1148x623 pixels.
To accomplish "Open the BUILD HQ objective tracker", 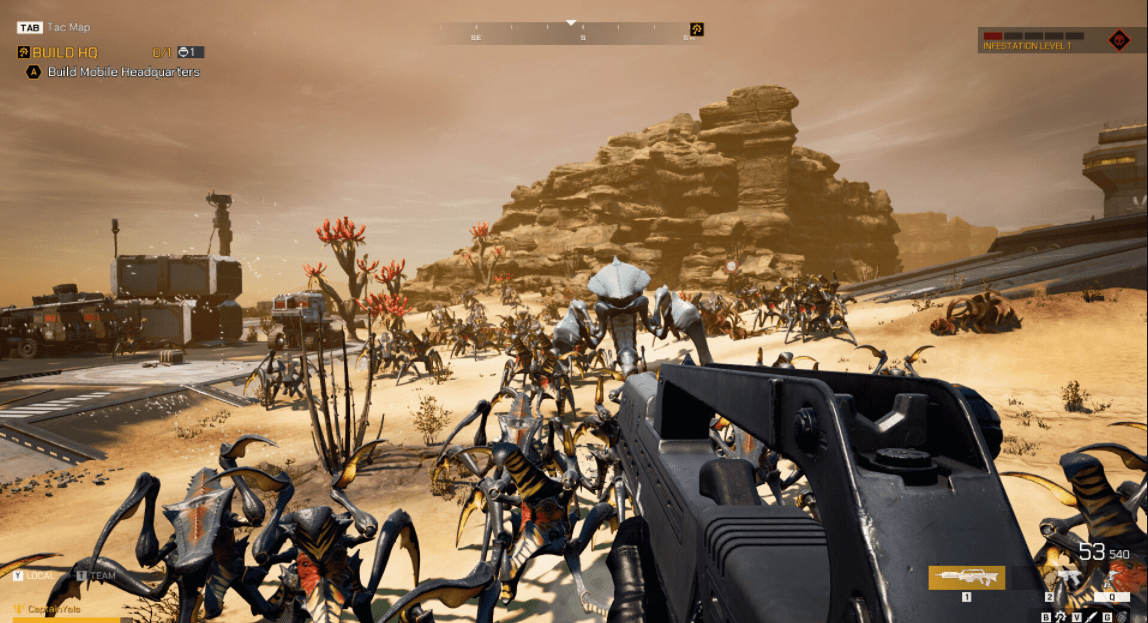I will click(64, 52).
